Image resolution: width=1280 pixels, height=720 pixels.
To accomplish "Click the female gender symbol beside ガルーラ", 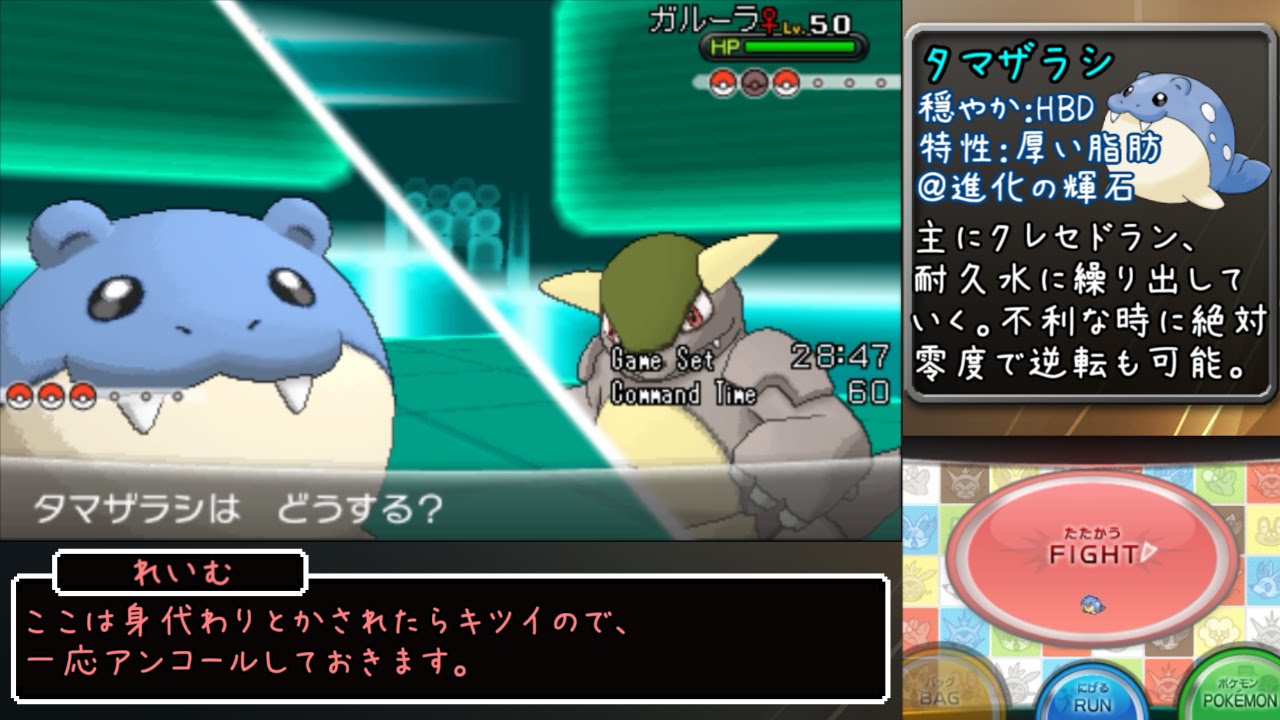I will tap(769, 22).
